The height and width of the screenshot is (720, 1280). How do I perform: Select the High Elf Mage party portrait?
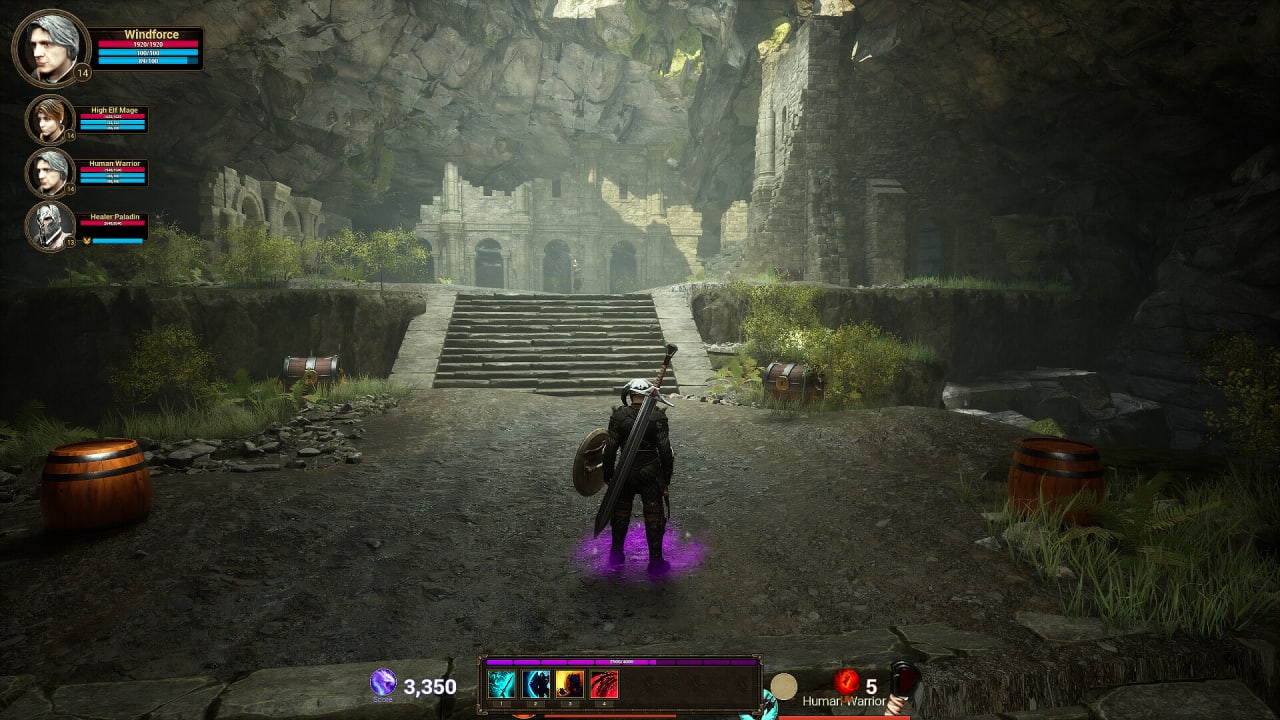coord(49,119)
